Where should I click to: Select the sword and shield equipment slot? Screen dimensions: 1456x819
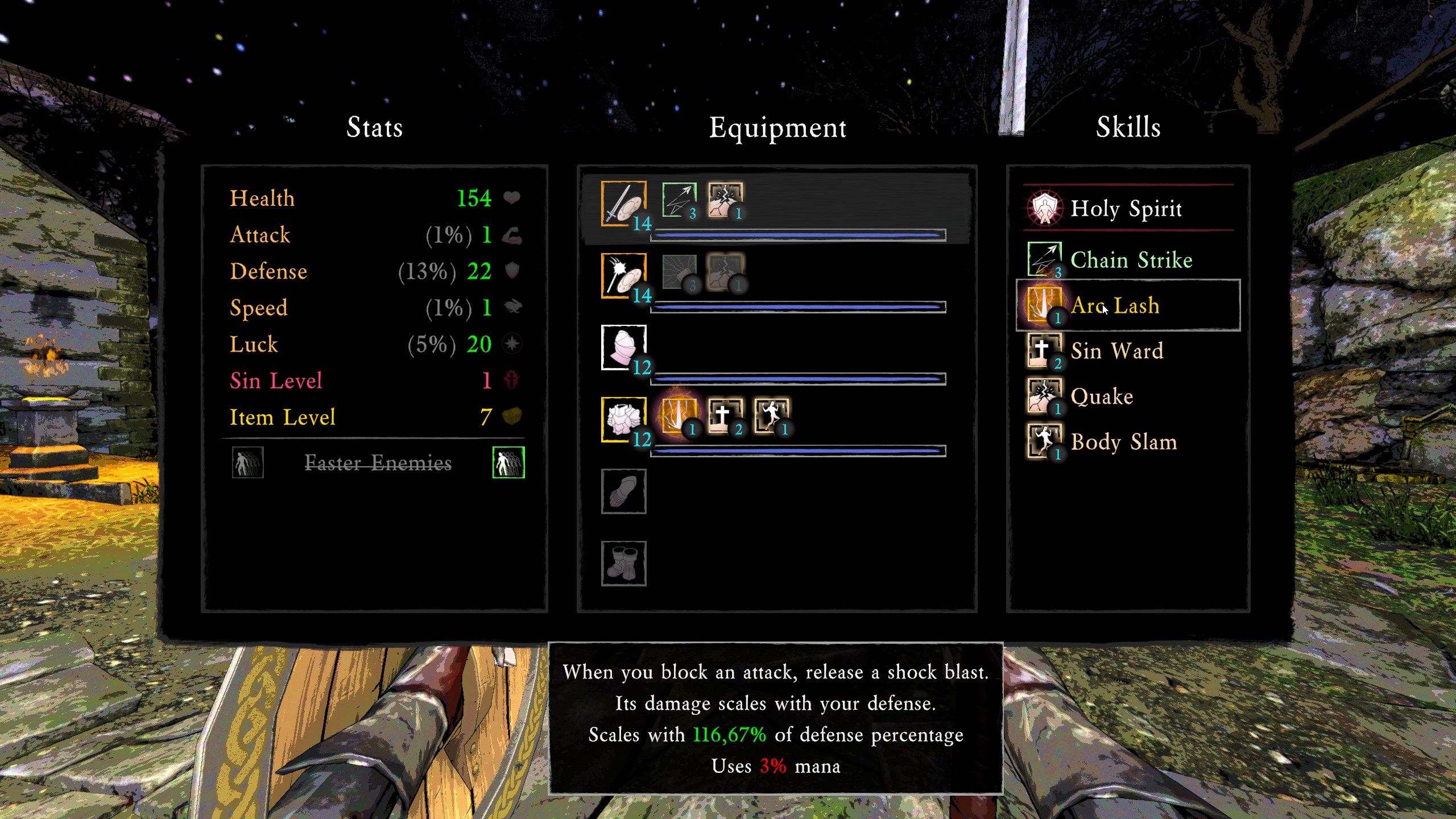tap(624, 203)
